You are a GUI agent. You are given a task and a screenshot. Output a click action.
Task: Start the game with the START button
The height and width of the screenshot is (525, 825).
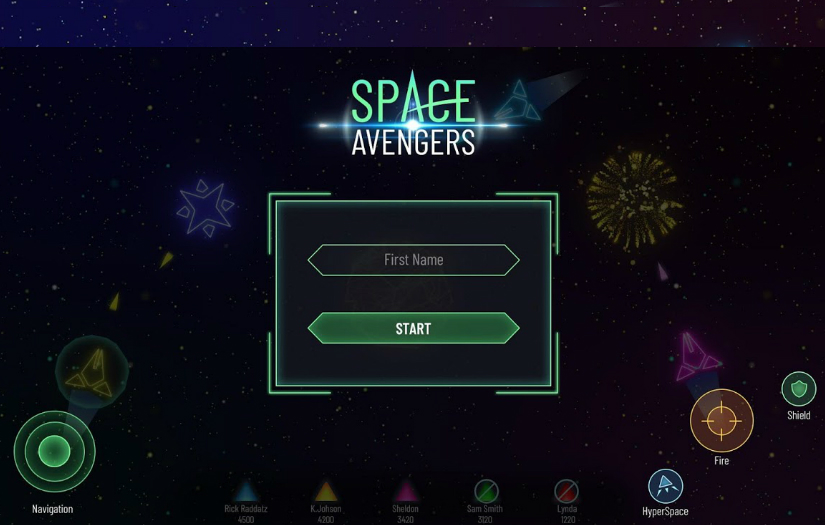point(413,328)
